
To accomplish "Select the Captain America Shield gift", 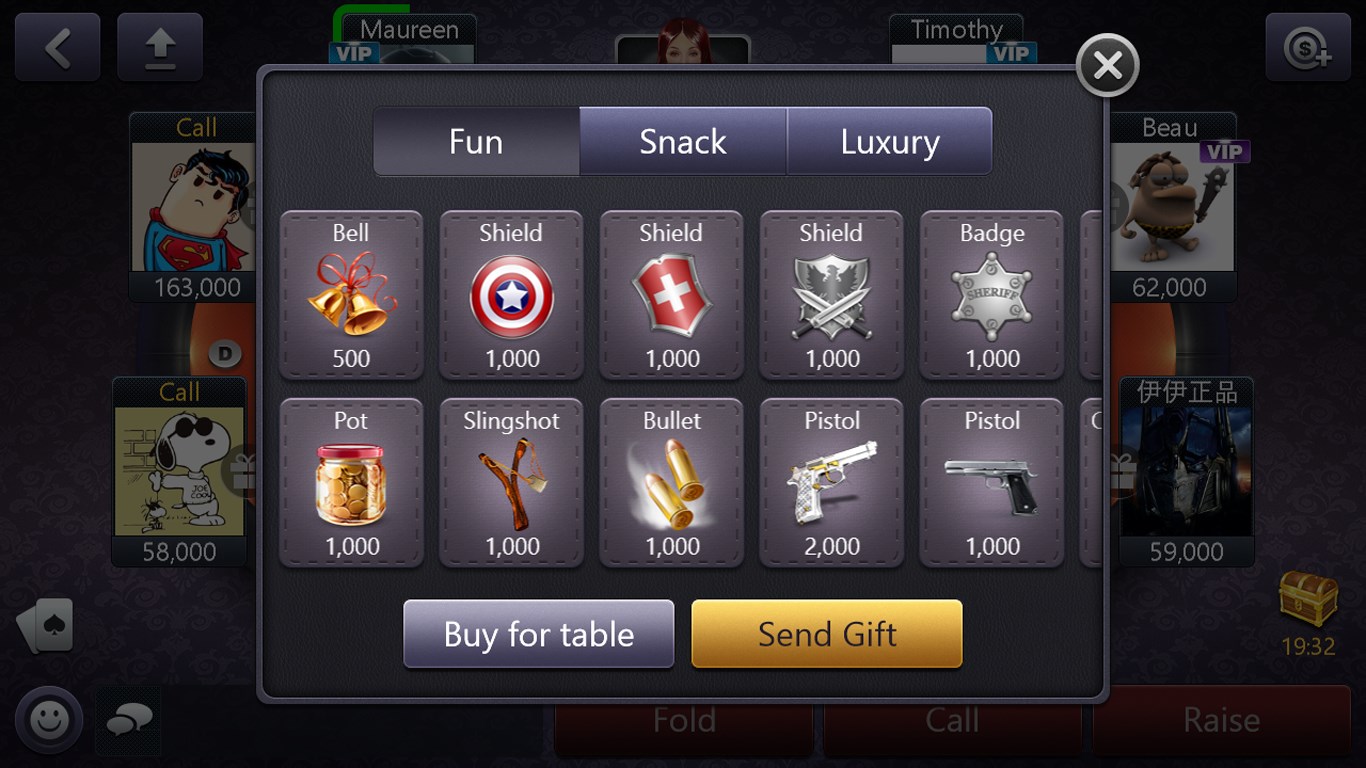I will [511, 295].
